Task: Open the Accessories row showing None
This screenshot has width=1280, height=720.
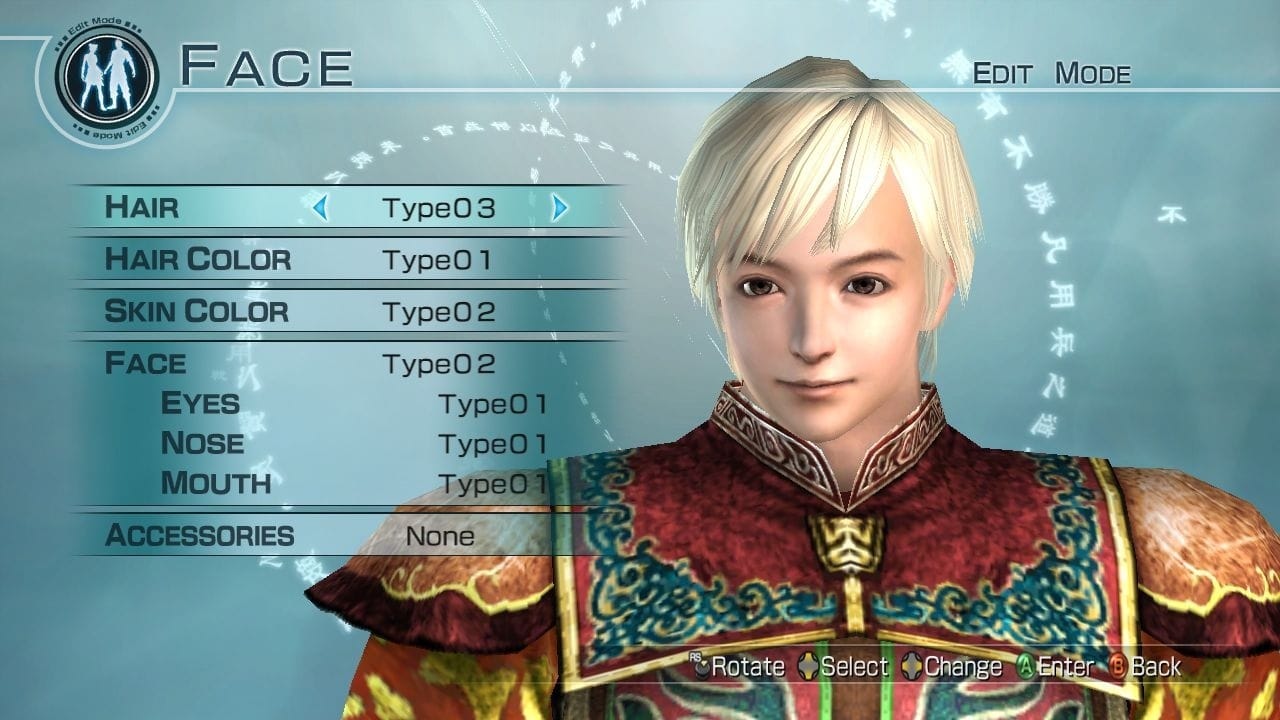Action: coord(200,536)
